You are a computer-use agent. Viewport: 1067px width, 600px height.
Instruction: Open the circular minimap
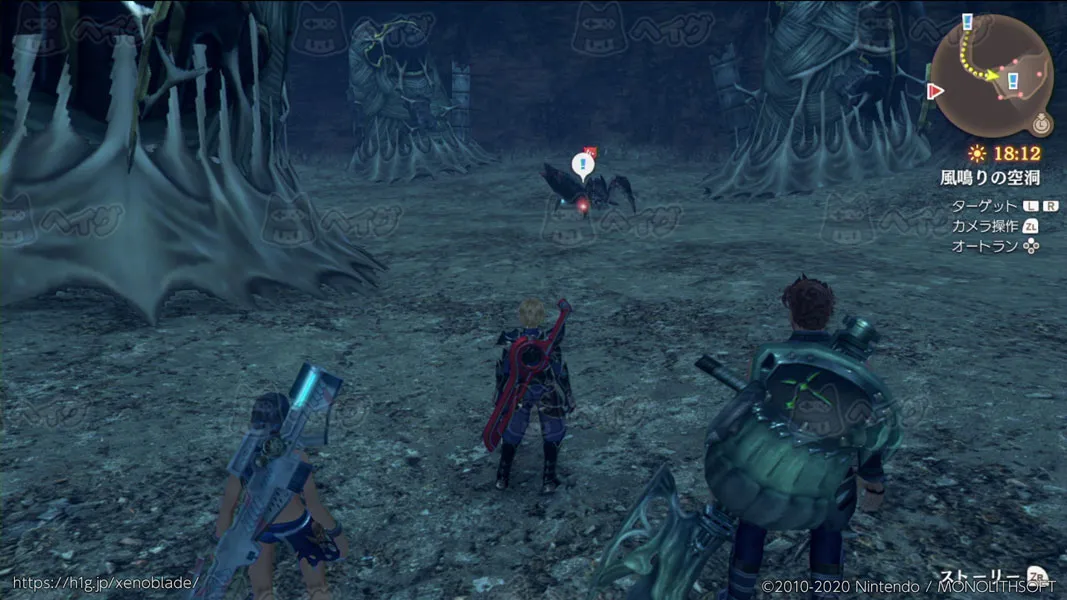click(x=992, y=75)
